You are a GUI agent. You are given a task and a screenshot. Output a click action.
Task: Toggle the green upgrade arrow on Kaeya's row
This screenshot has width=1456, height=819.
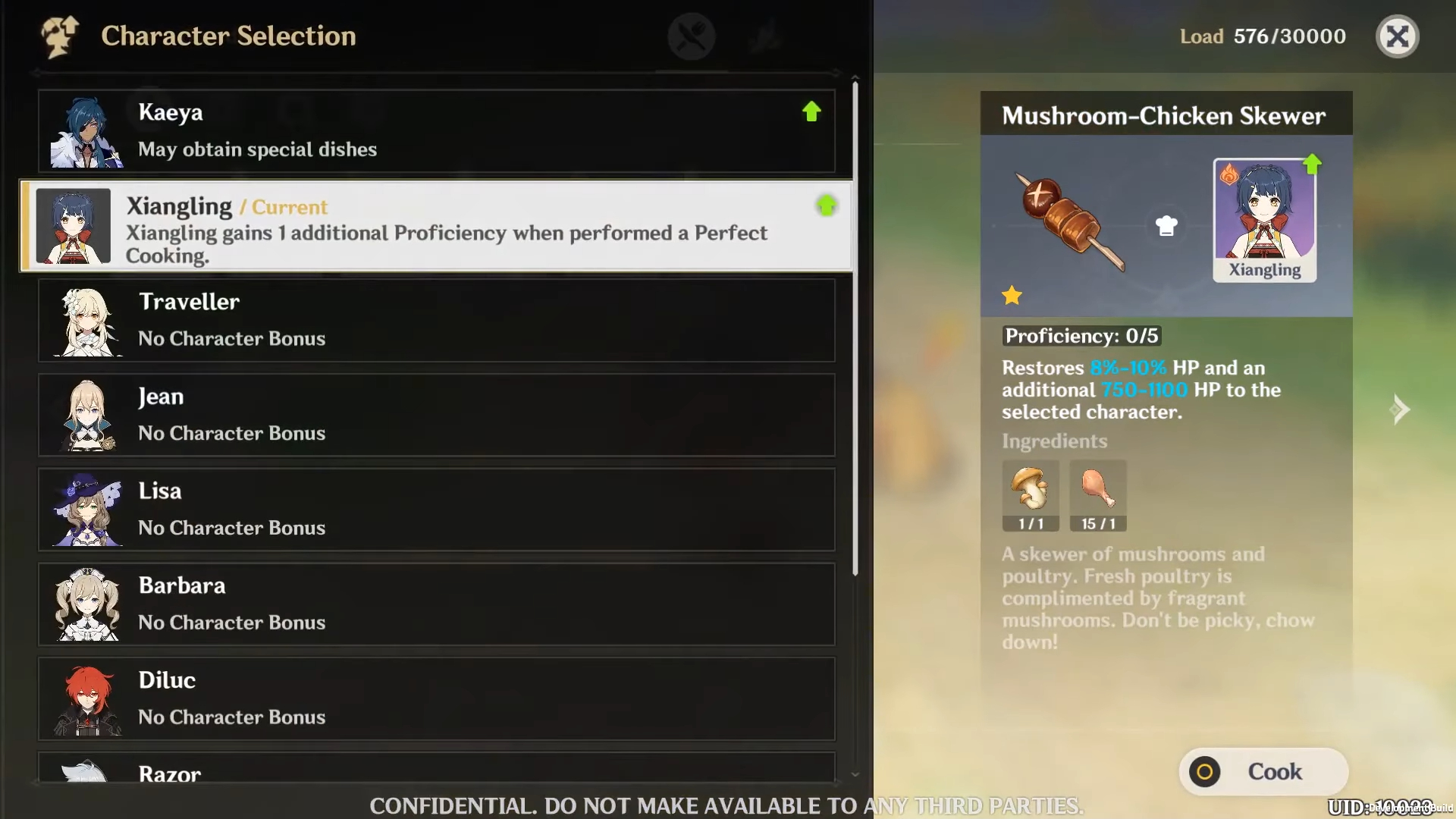[811, 111]
